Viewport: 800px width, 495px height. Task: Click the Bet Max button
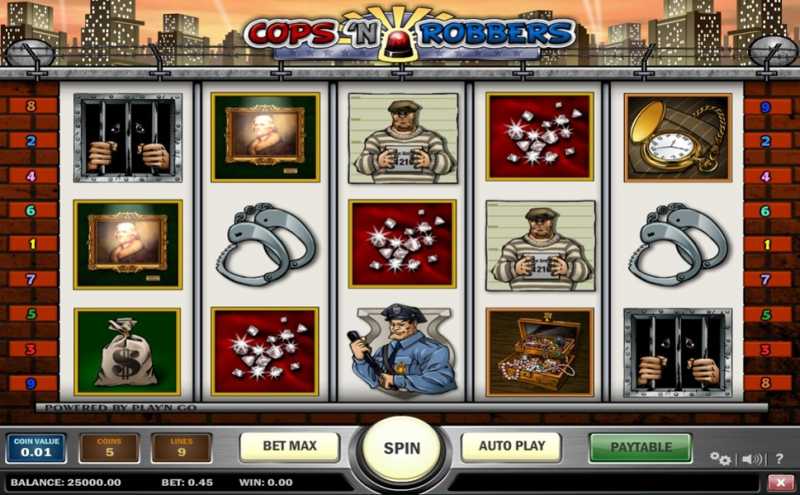click(x=289, y=446)
